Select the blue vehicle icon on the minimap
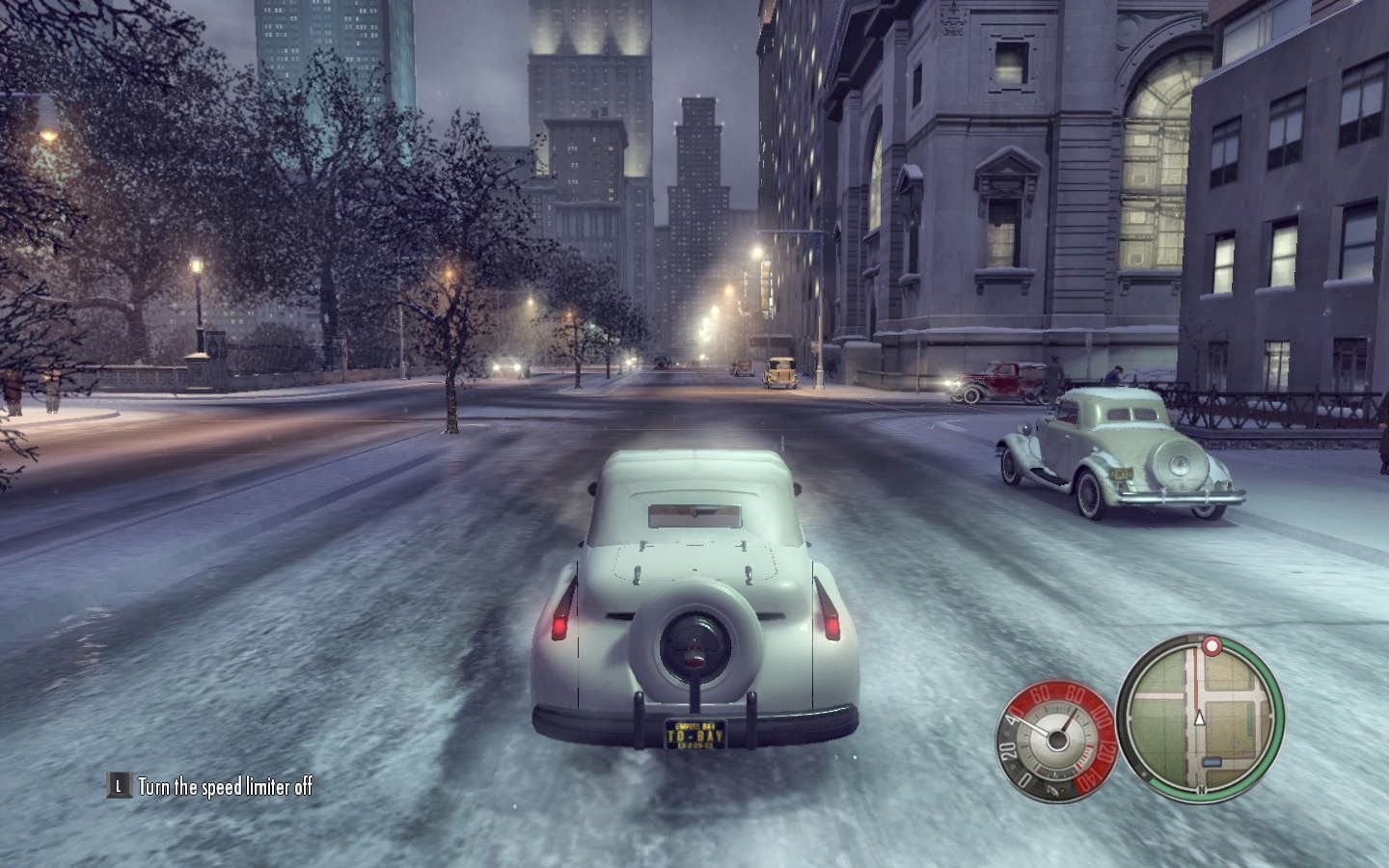This screenshot has width=1389, height=868. (1211, 762)
